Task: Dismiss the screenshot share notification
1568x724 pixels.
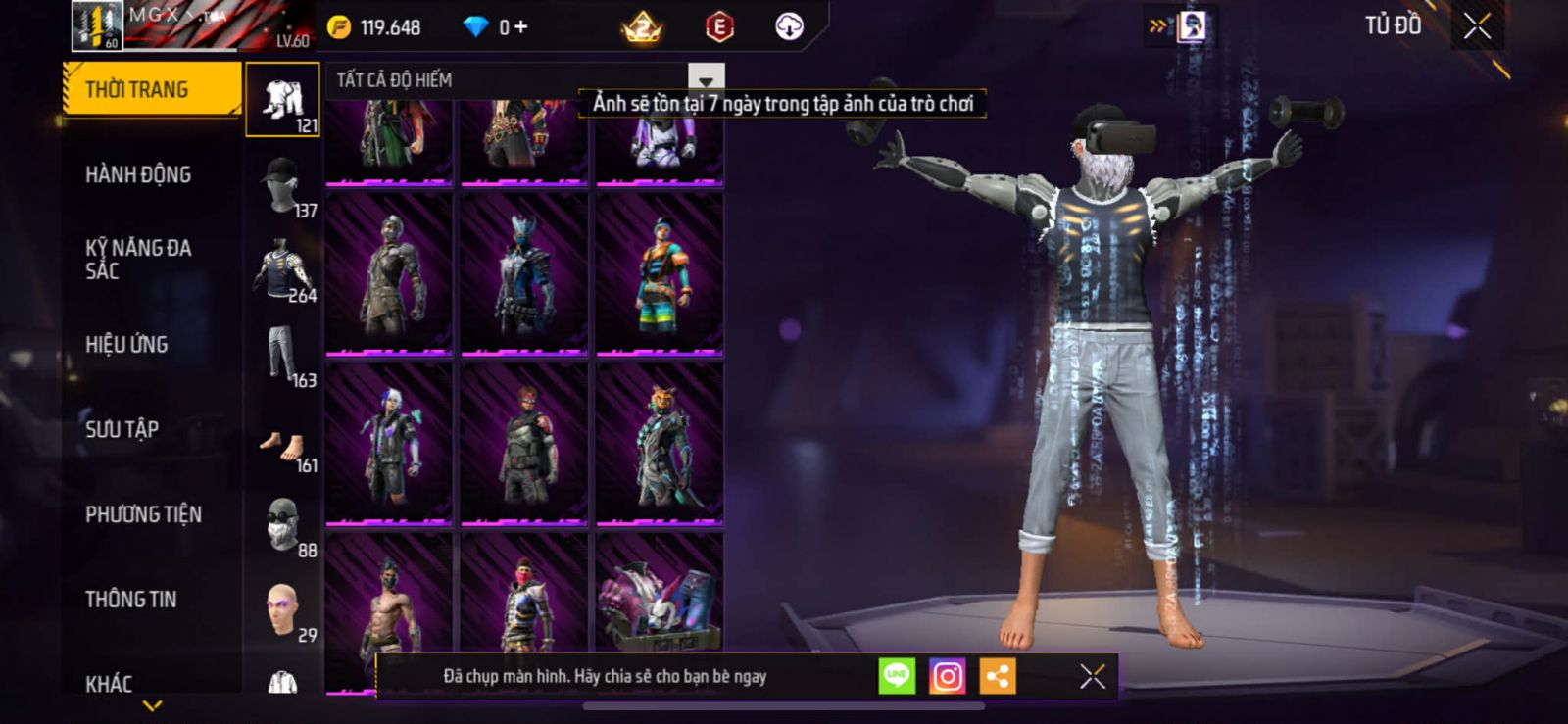Action: (x=1093, y=676)
